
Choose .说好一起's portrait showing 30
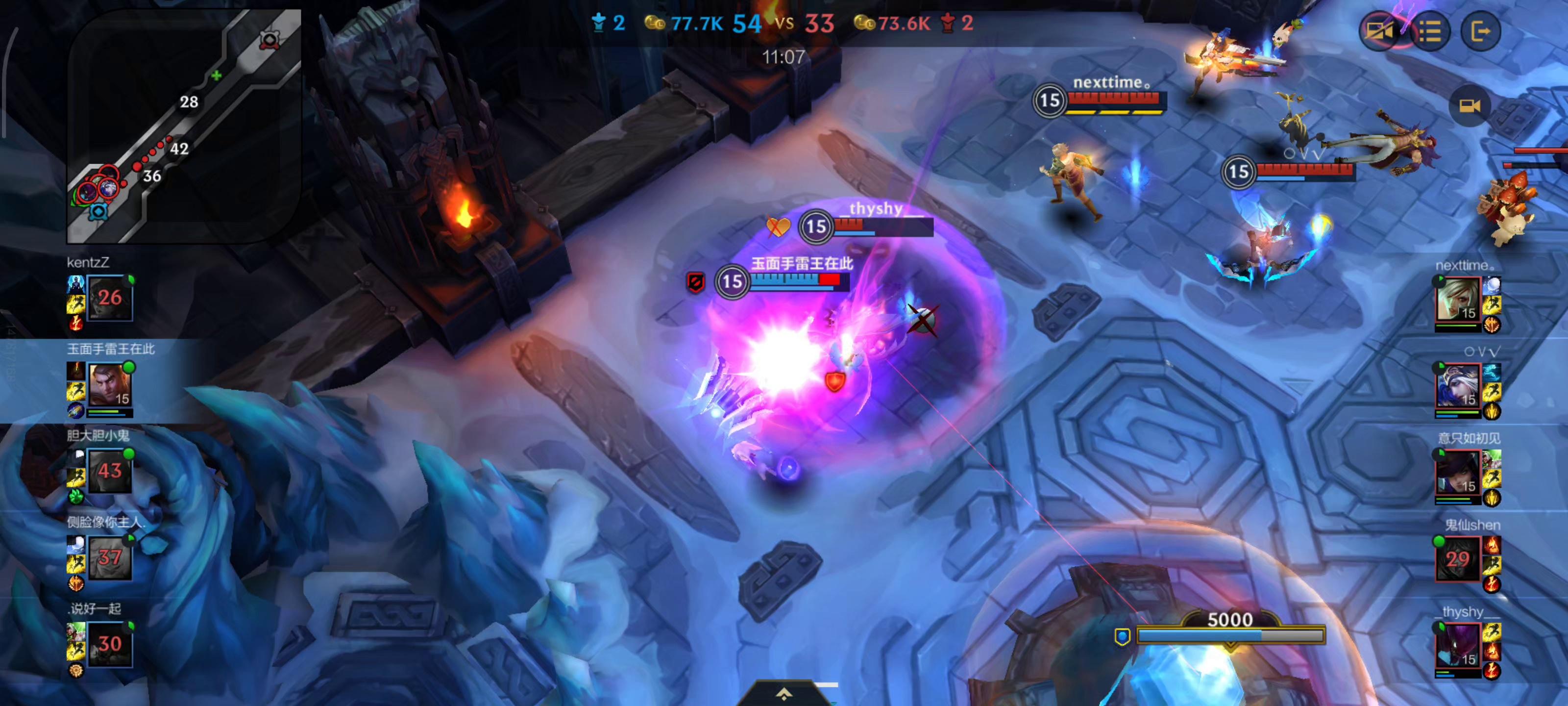coord(110,644)
